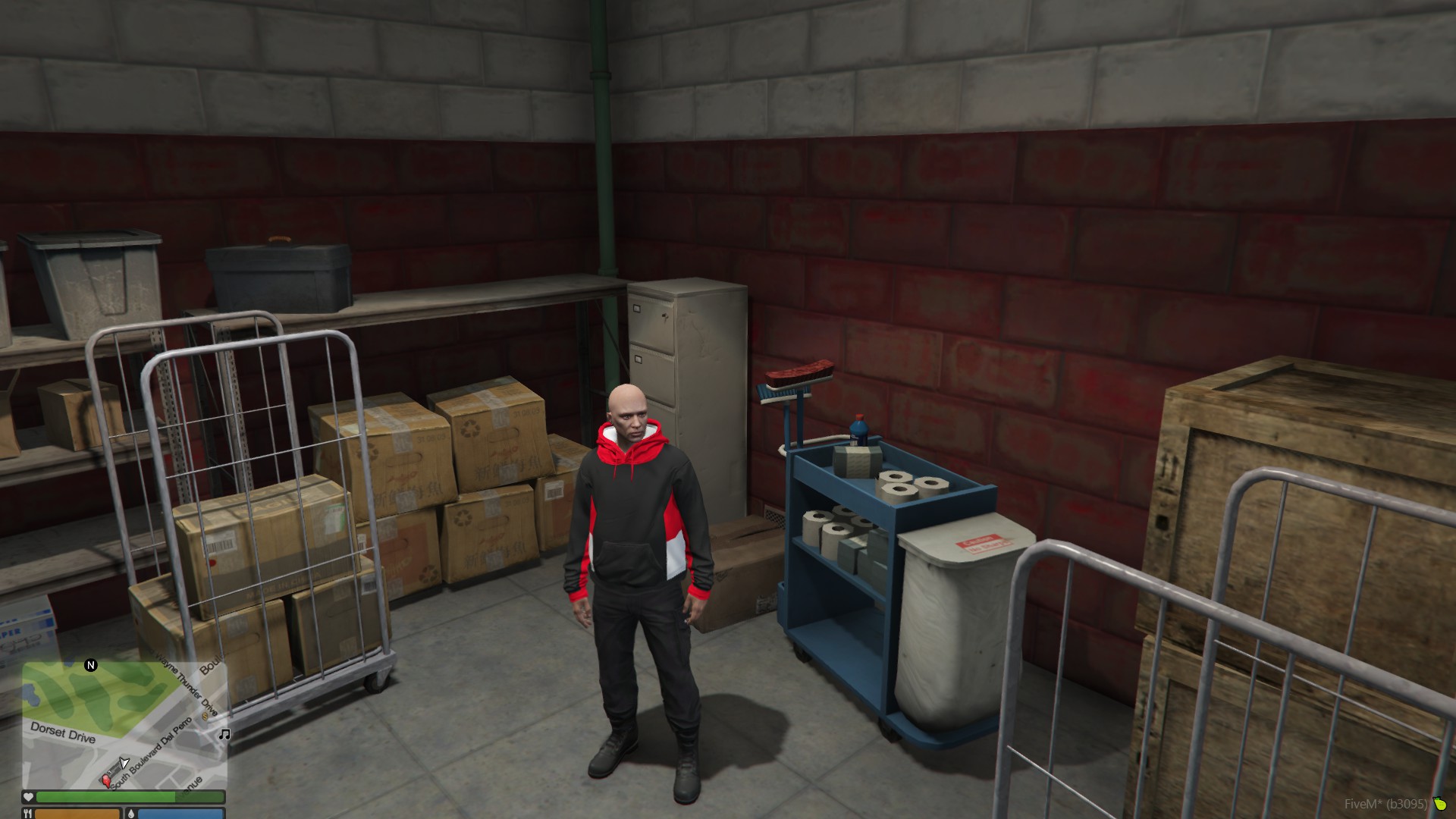Select the music note blip on the minimap
This screenshot has height=819, width=1456.
point(224,734)
